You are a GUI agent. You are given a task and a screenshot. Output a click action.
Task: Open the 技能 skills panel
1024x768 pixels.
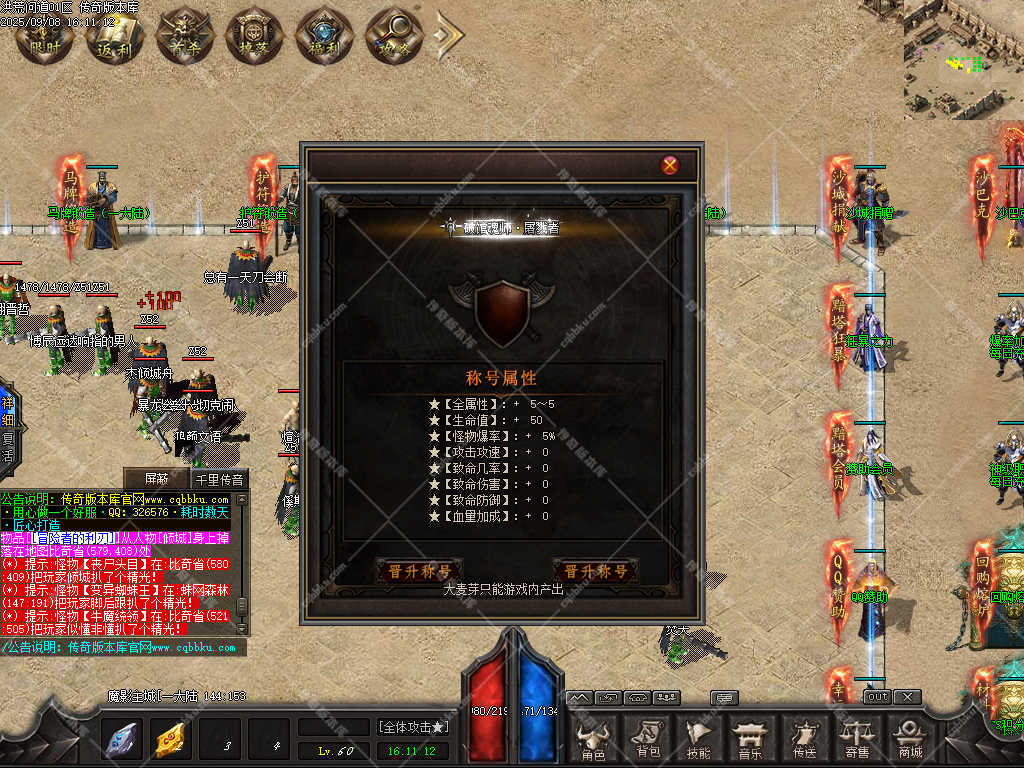click(699, 739)
